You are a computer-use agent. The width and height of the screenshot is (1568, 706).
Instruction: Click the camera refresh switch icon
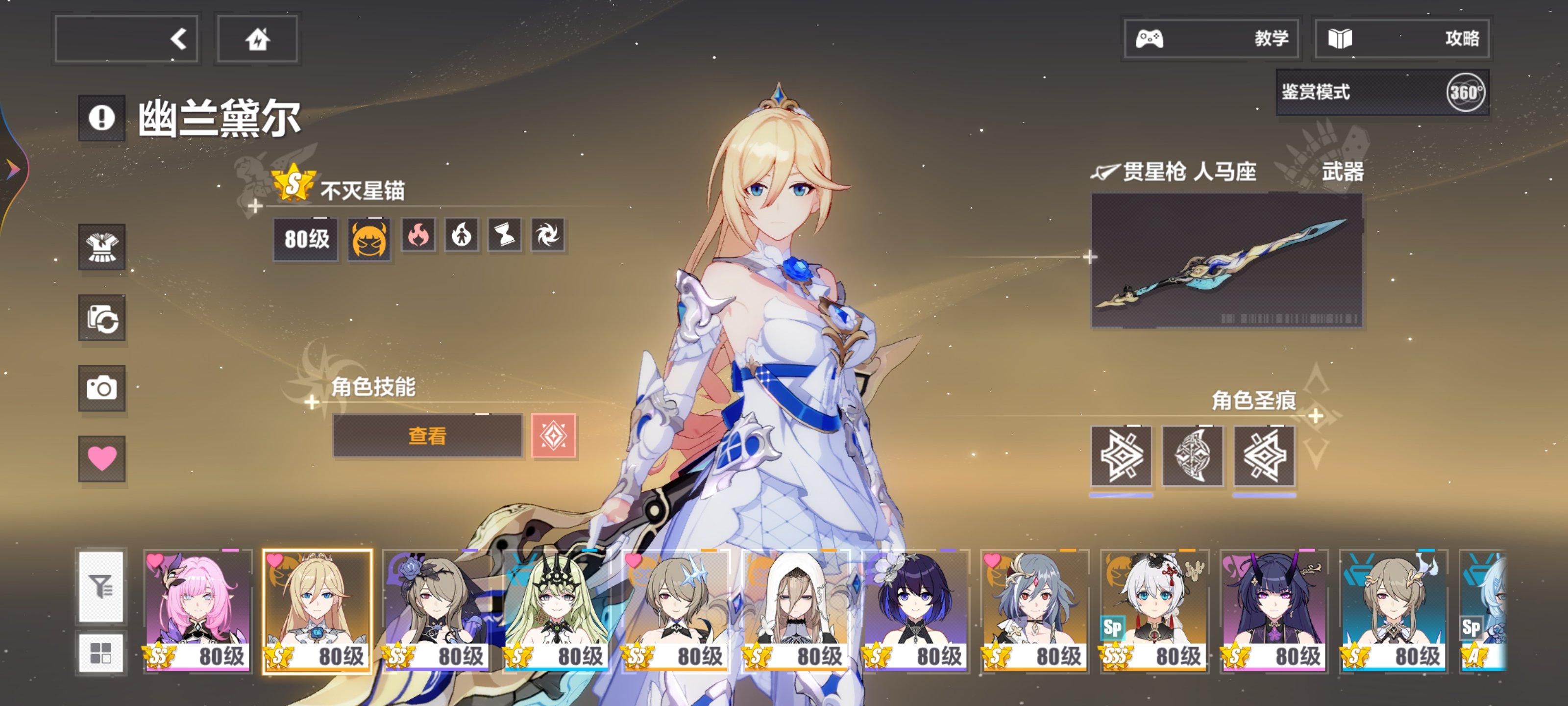click(x=101, y=318)
